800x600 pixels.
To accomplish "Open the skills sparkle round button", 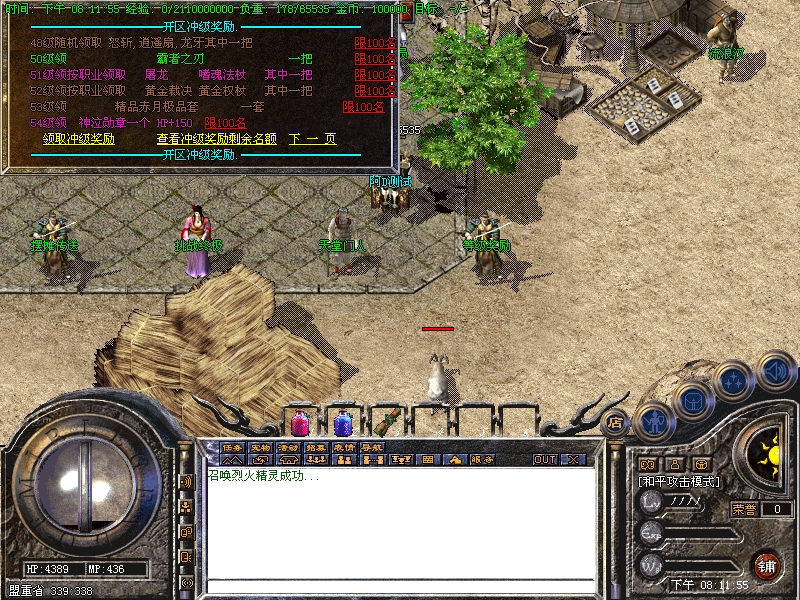I will pos(734,381).
